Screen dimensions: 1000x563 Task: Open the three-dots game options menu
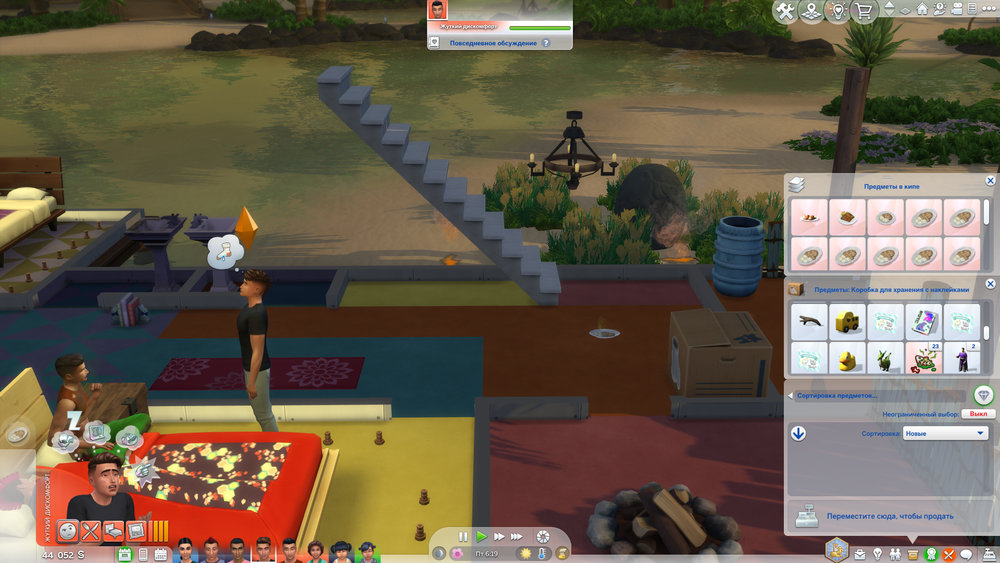click(x=985, y=10)
